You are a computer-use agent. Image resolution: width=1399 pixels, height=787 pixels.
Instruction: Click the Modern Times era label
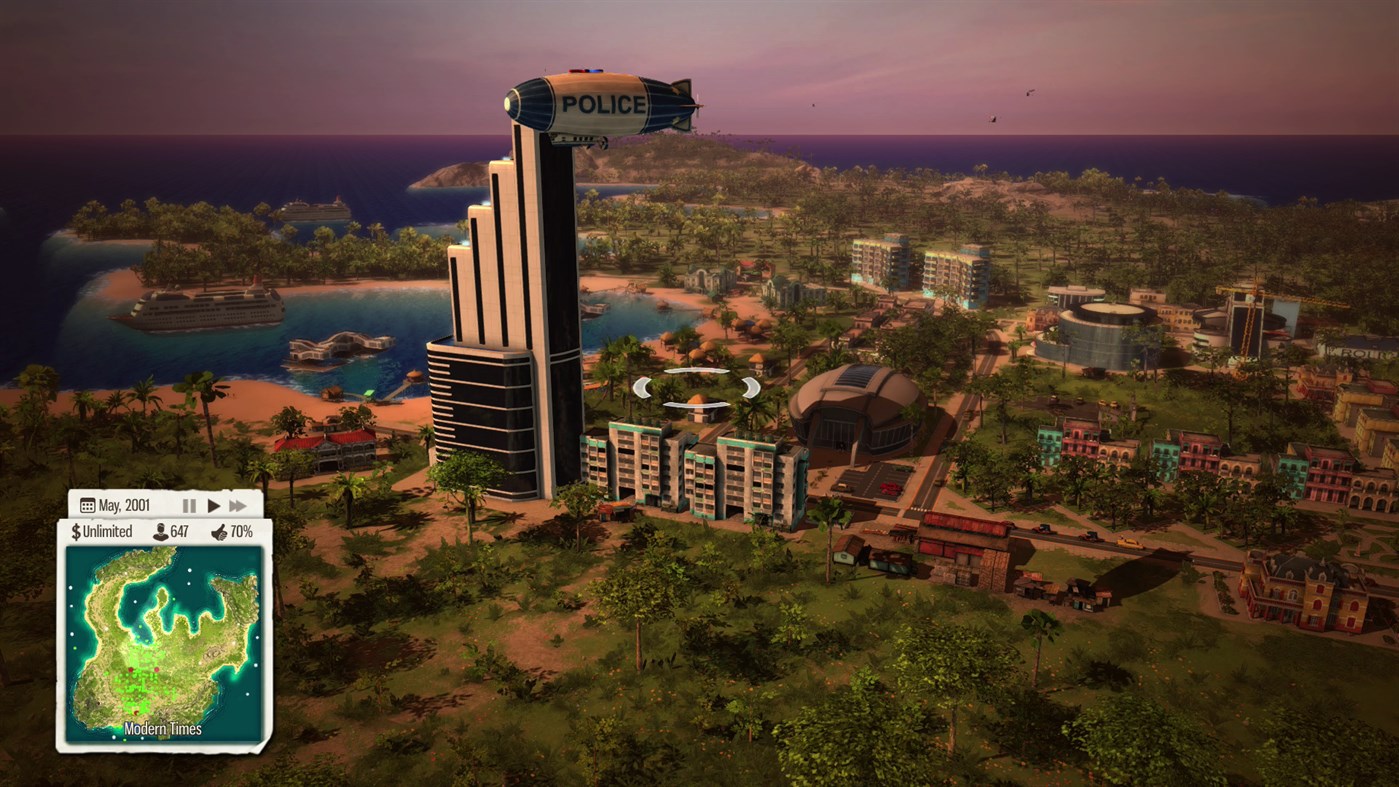coord(162,728)
